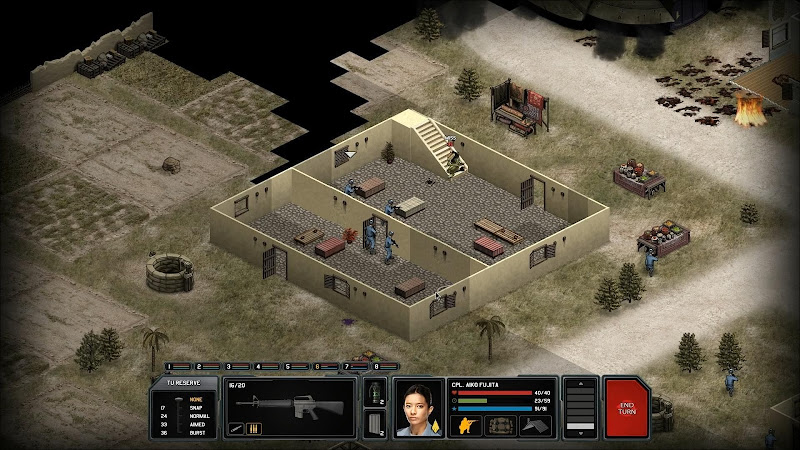
Task: Set TU reserve to None
Action: coord(196,399)
